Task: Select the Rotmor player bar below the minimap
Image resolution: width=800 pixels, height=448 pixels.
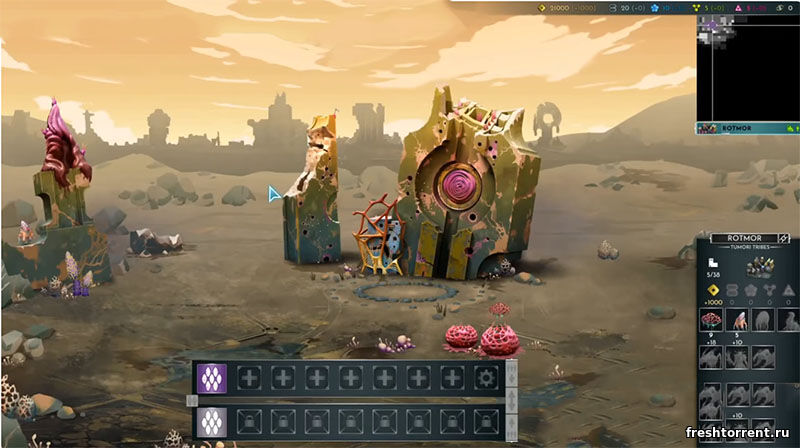Action: [747, 128]
